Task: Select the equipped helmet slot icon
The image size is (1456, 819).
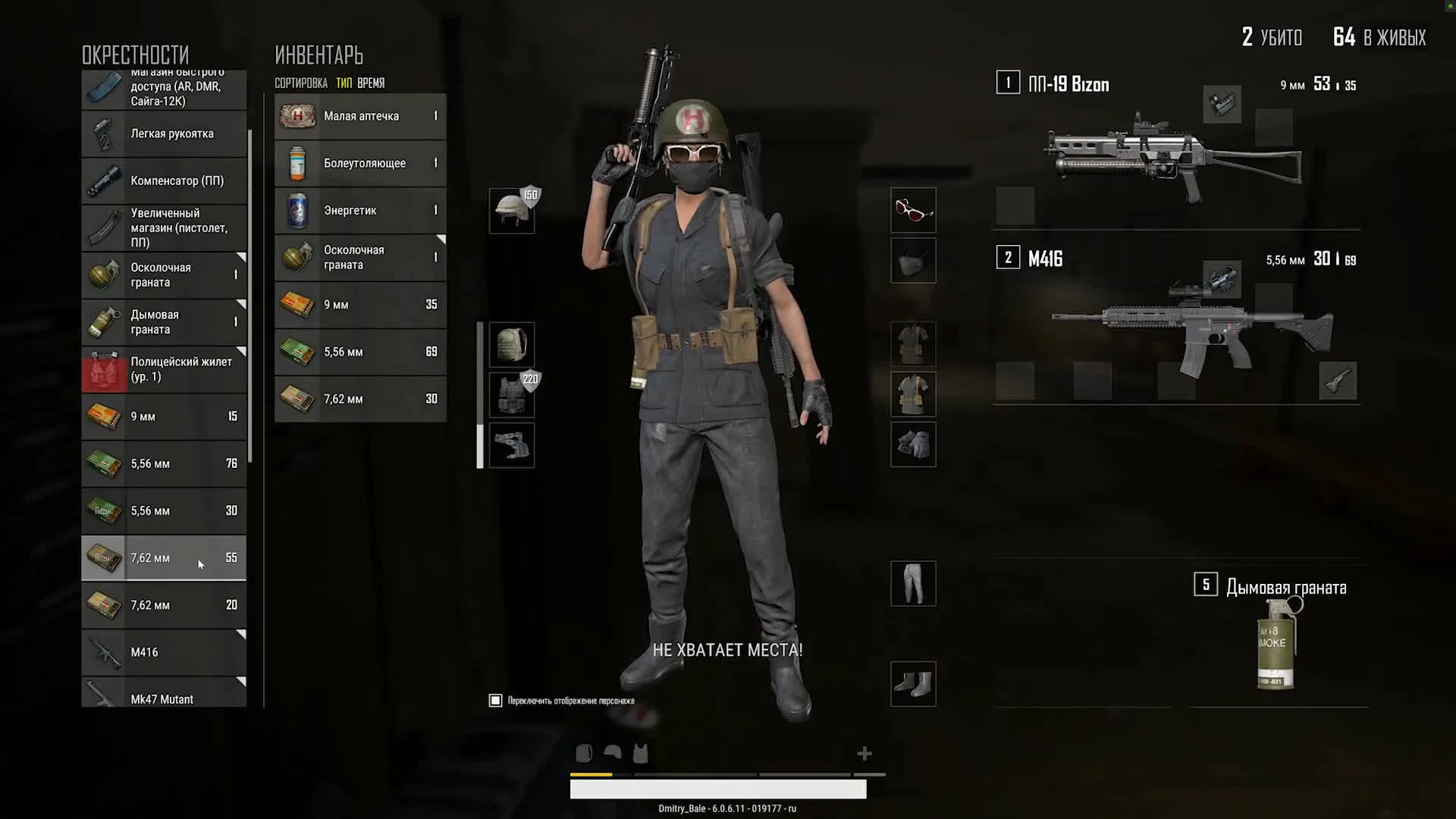Action: pyautogui.click(x=512, y=210)
